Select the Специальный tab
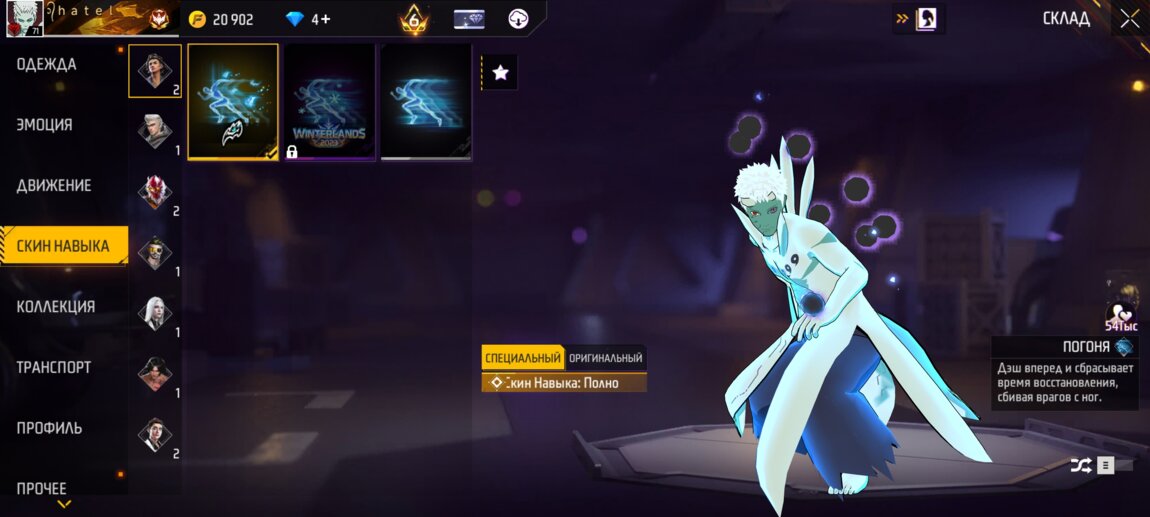This screenshot has height=517, width=1150. click(x=522, y=358)
